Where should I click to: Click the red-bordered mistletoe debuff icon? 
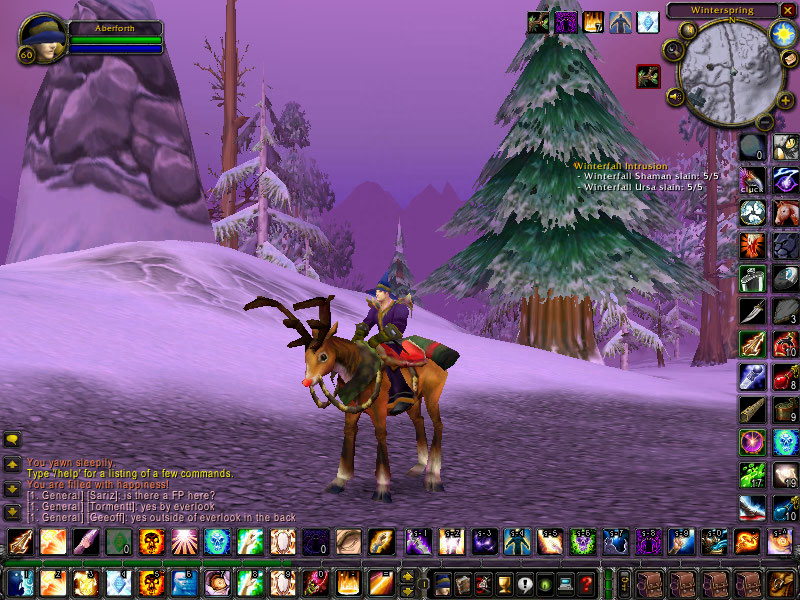(648, 76)
